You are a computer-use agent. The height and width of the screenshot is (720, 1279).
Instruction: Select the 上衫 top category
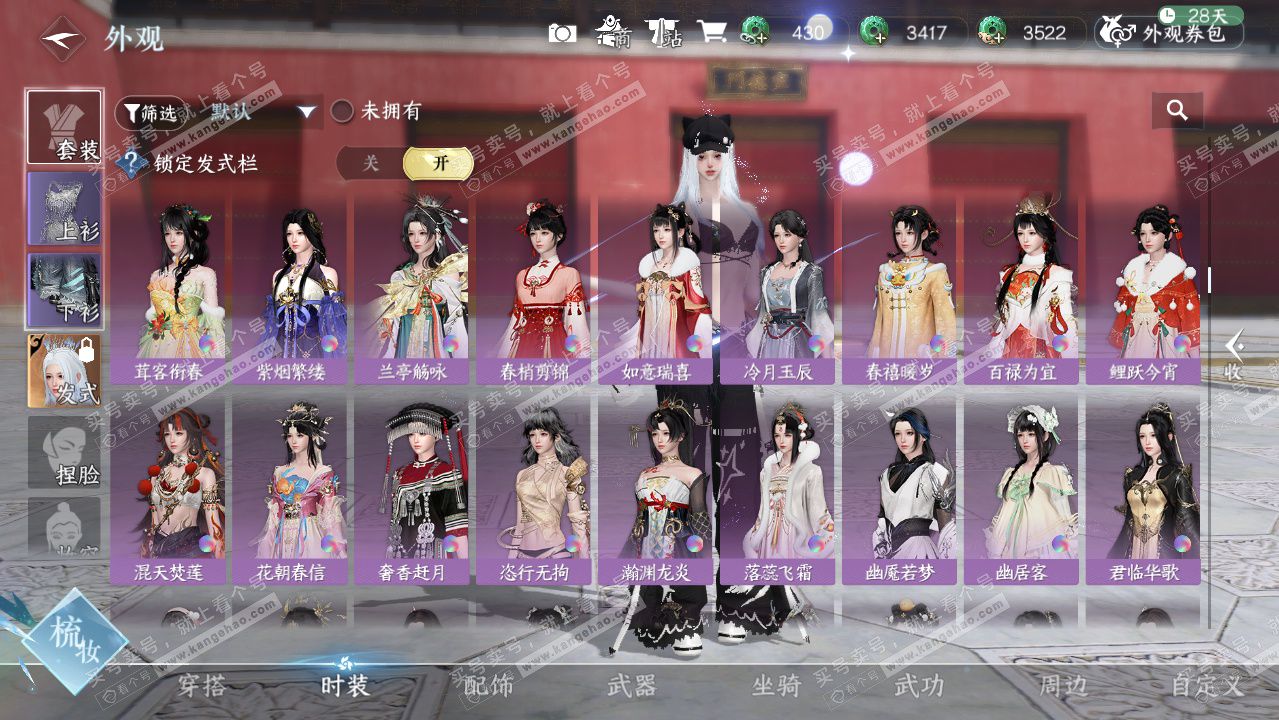tap(65, 209)
